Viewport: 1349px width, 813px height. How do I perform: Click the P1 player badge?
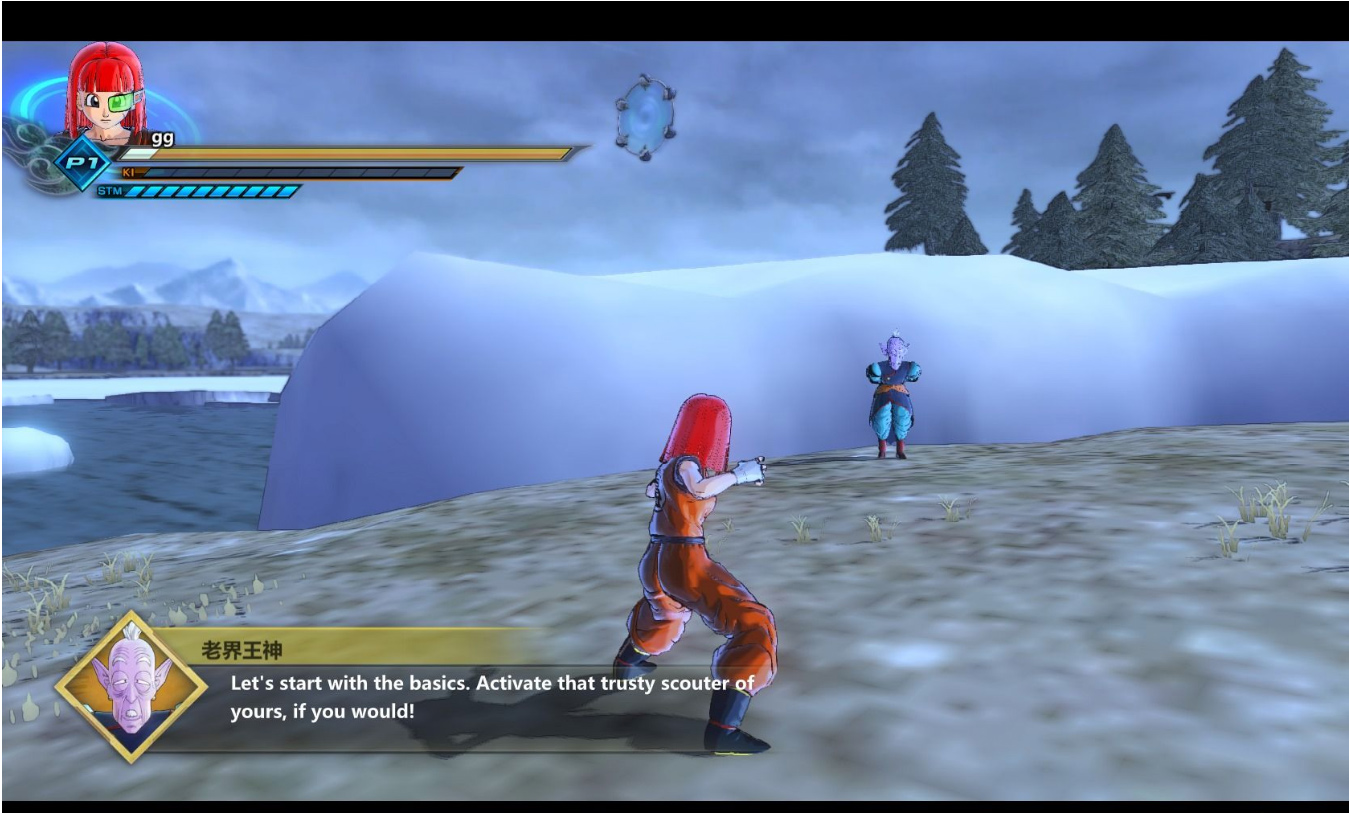[82, 163]
